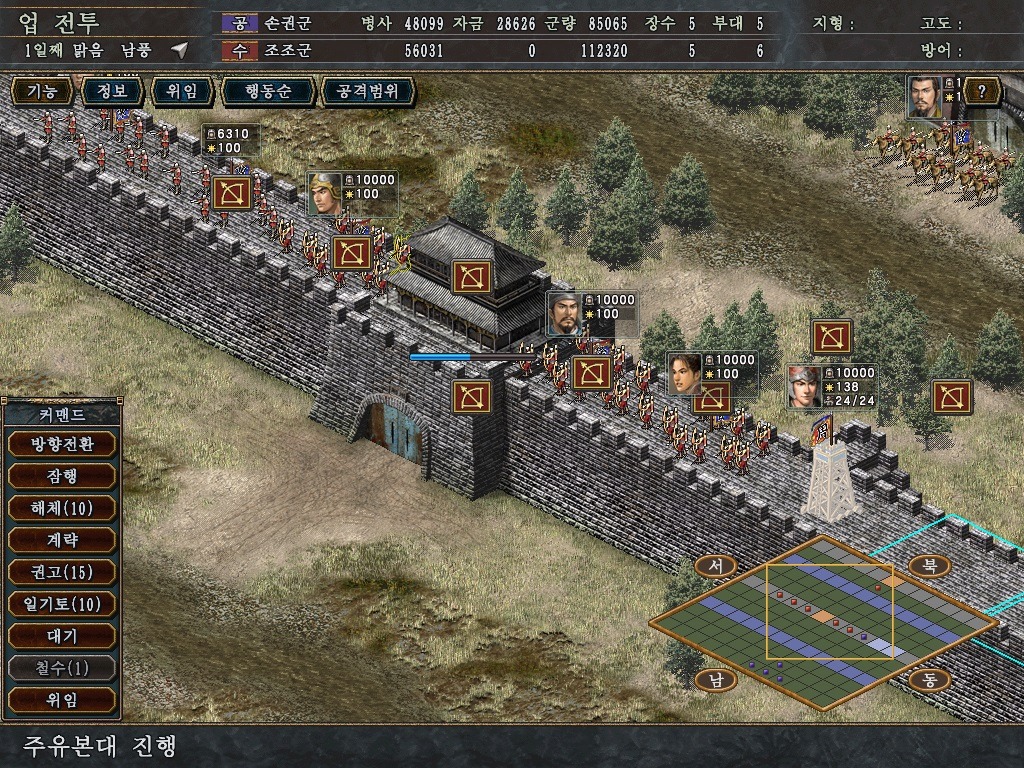Open the 행동순 turn order list
Viewport: 1024px width, 768px height.
point(267,92)
